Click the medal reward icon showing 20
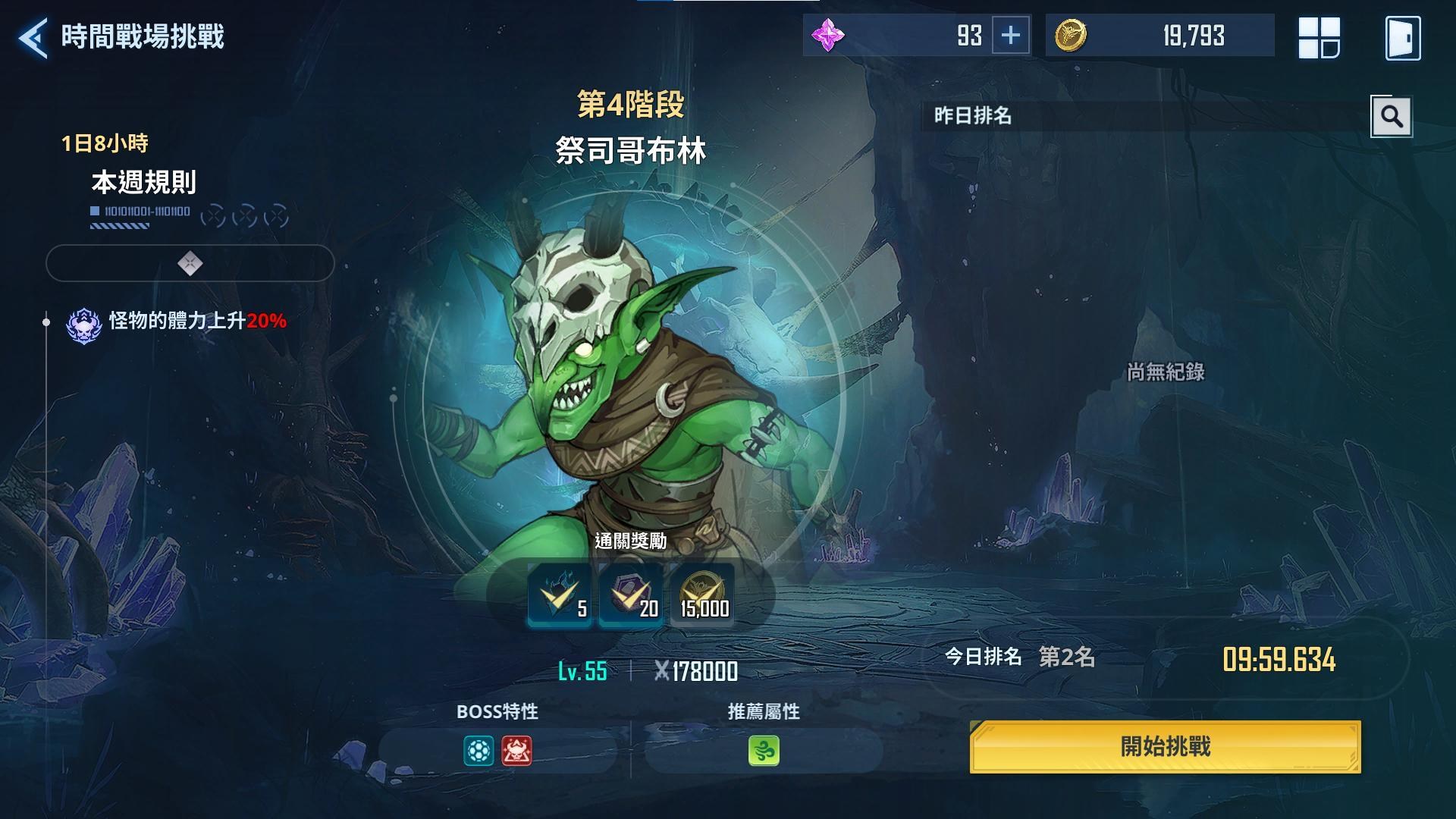1456x819 pixels. click(x=630, y=598)
